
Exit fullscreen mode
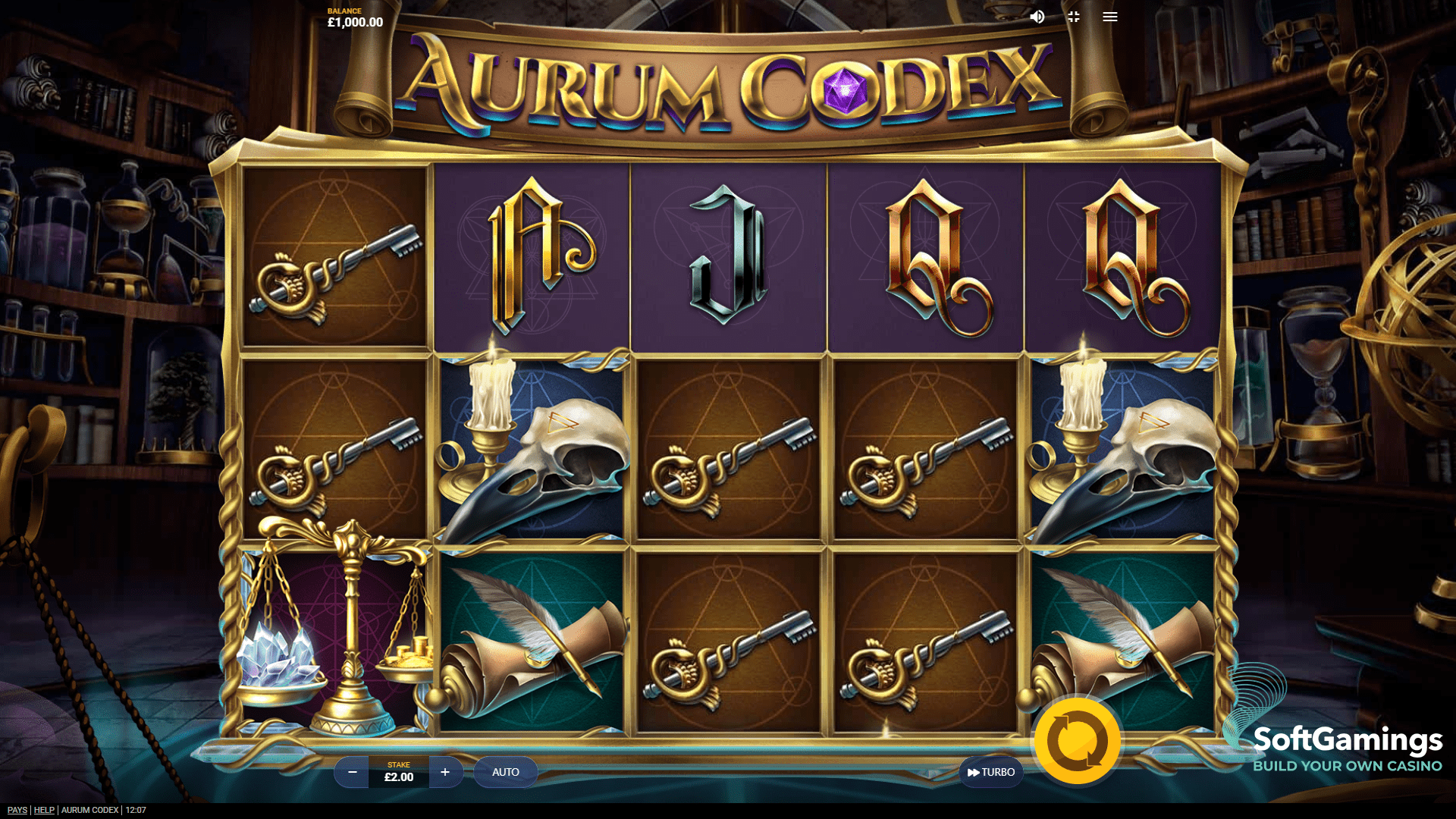[1073, 17]
